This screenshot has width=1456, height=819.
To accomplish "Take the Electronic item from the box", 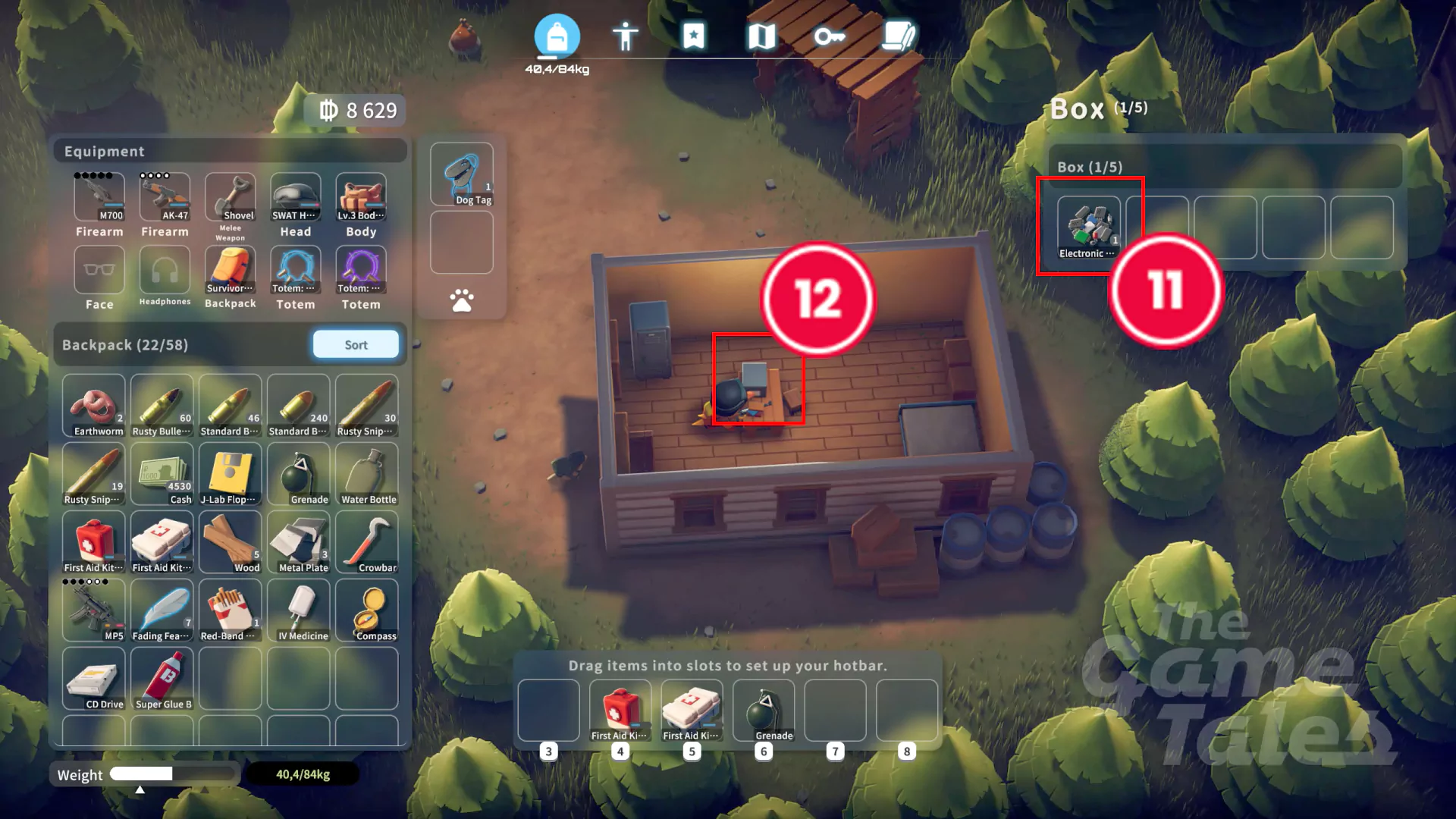I will pyautogui.click(x=1088, y=227).
